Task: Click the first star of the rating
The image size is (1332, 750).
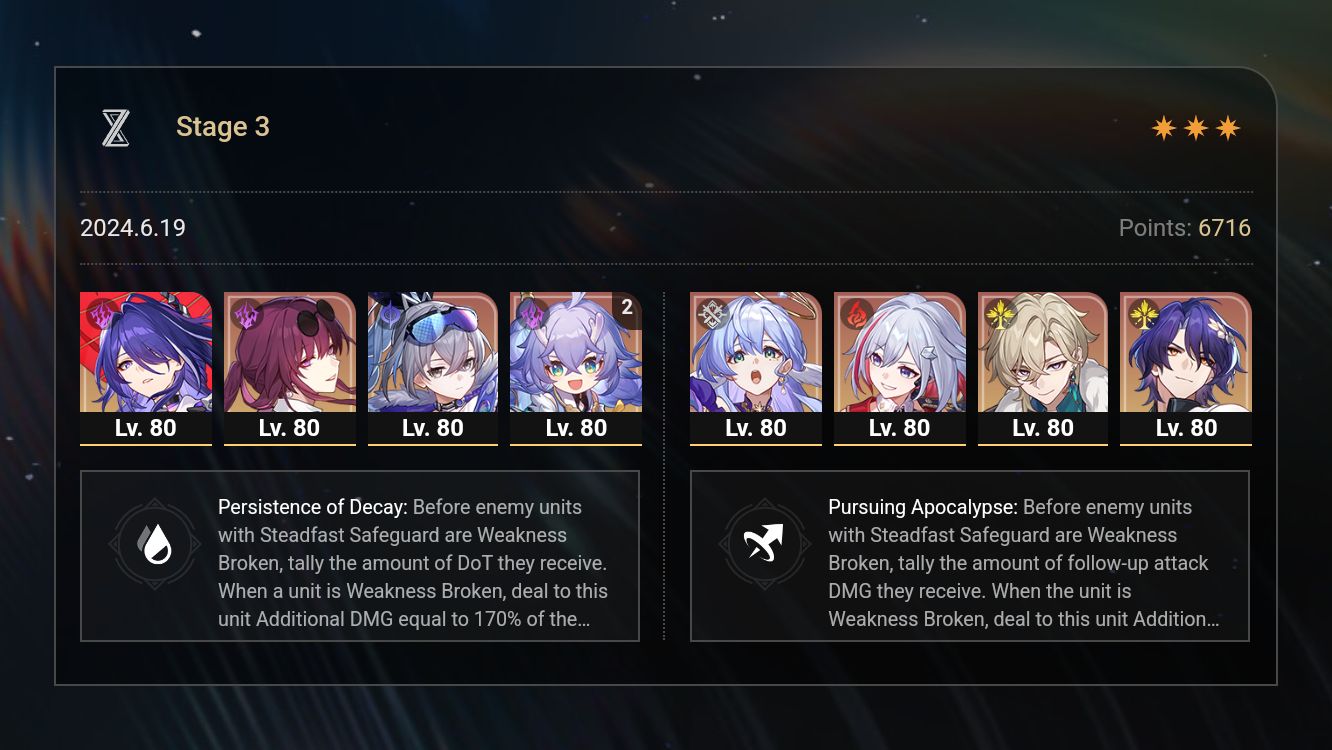Action: (x=1164, y=127)
